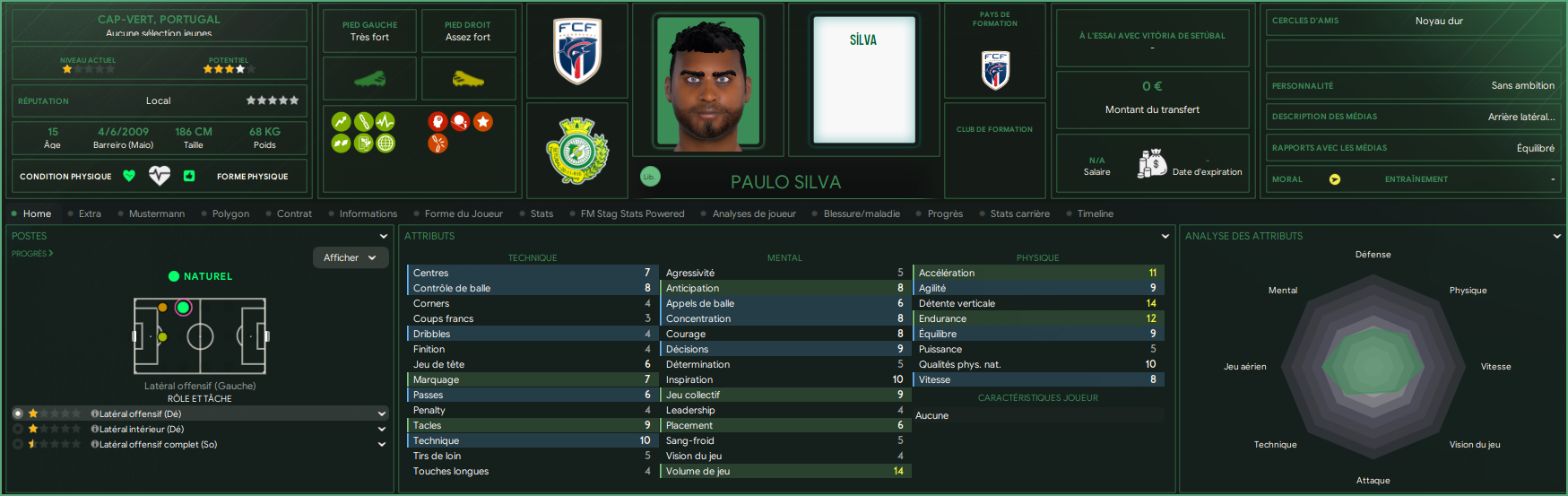This screenshot has height=496, width=1568.
Task: Open the Mustermann tab
Action: point(156,213)
